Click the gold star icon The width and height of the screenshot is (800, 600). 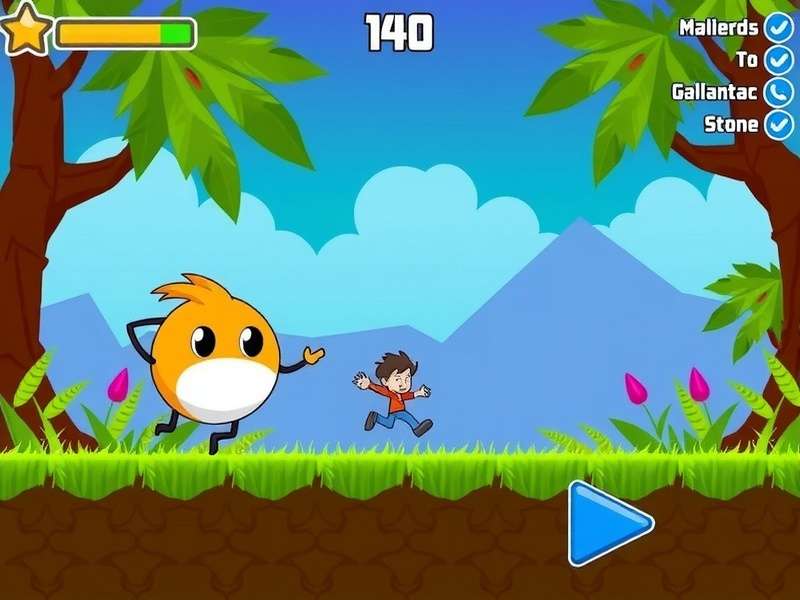click(x=25, y=30)
